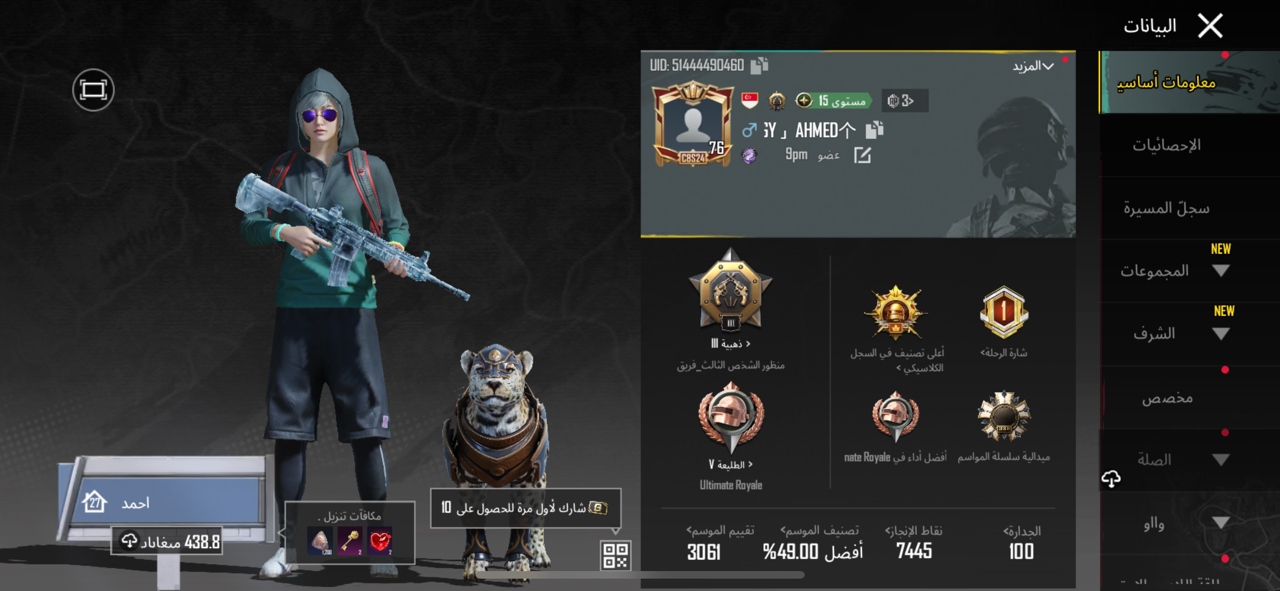
Task: Toggle full-screen character view
Action: (x=93, y=90)
